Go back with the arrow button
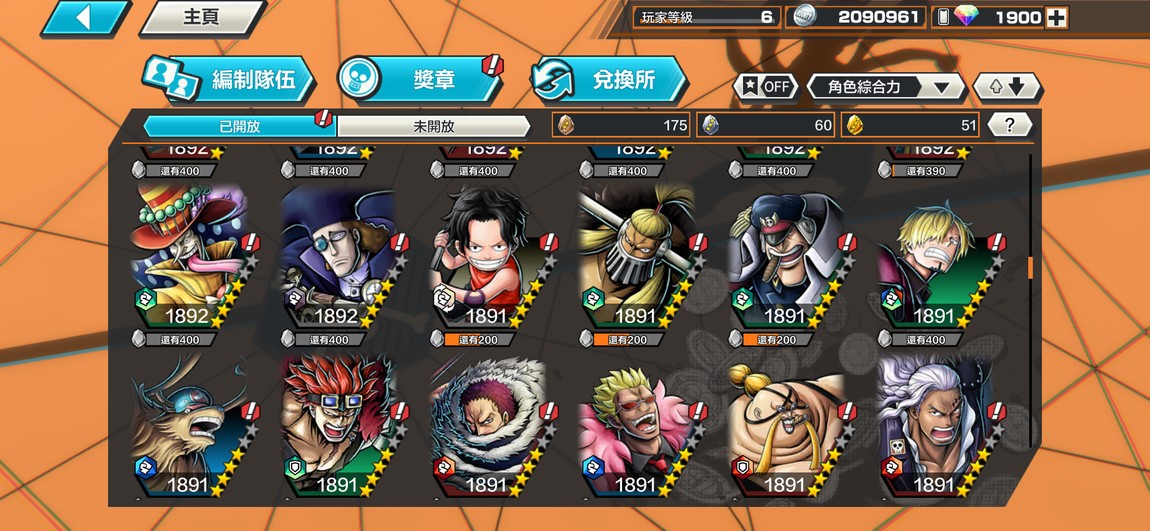Screen dimensions: 1150x531 coord(84,17)
